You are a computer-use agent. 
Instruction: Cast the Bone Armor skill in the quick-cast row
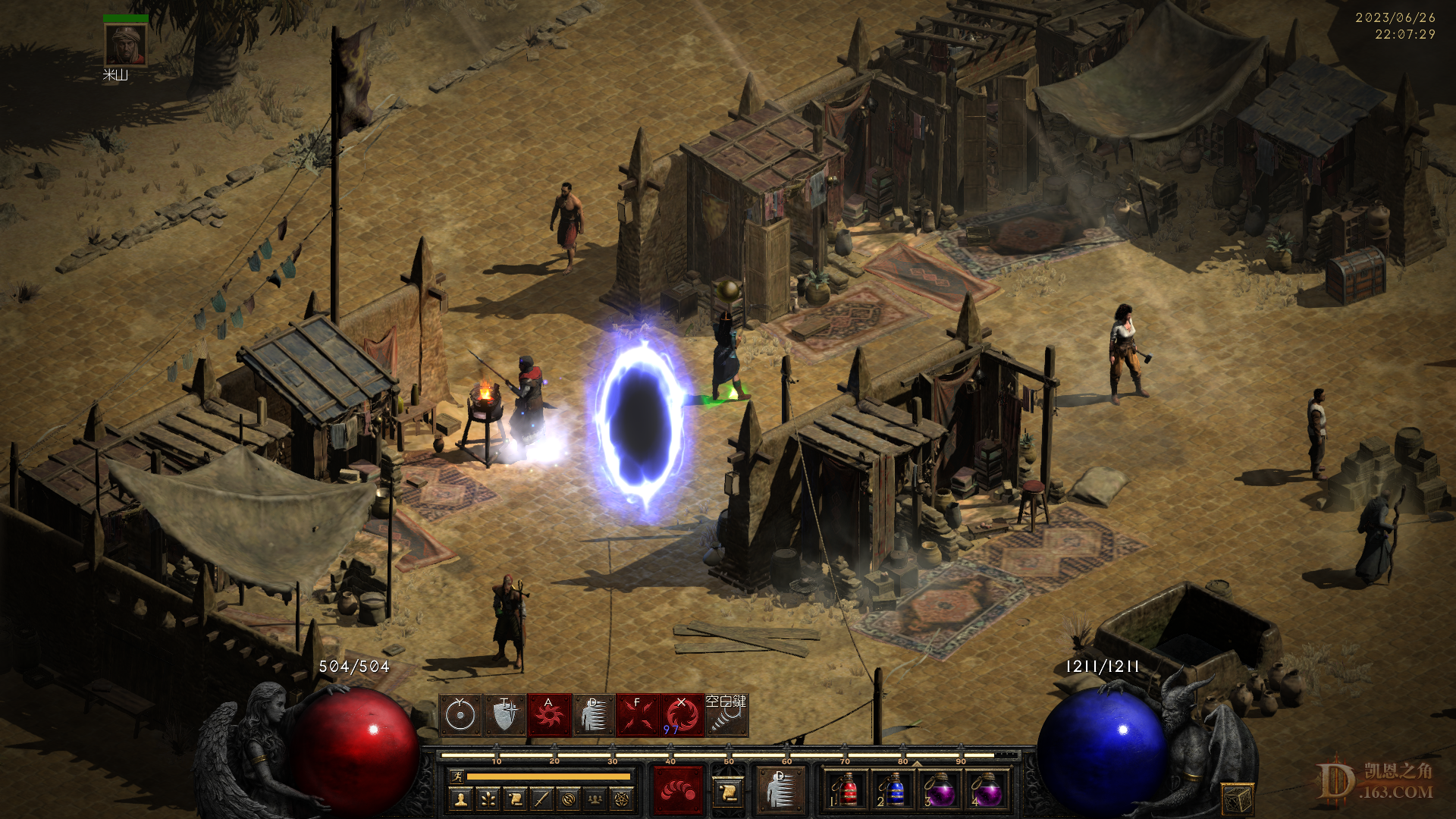click(x=594, y=715)
